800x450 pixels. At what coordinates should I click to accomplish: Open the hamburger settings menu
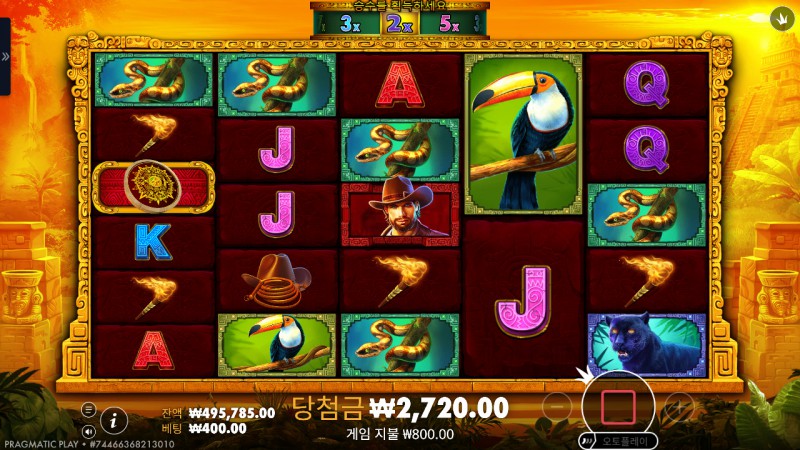point(88,409)
